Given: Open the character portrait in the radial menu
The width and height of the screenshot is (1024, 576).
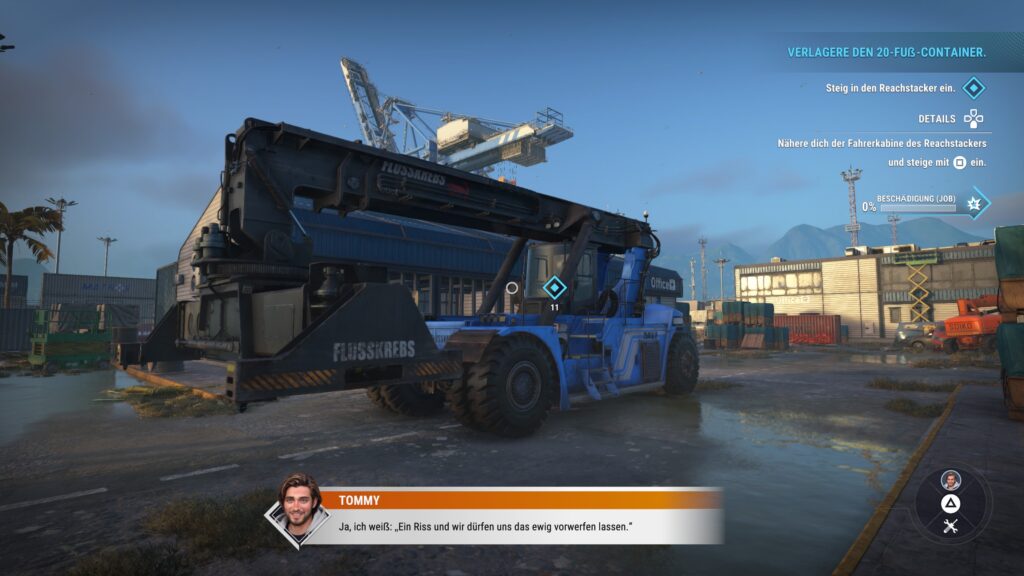Looking at the screenshot, I should (950, 480).
